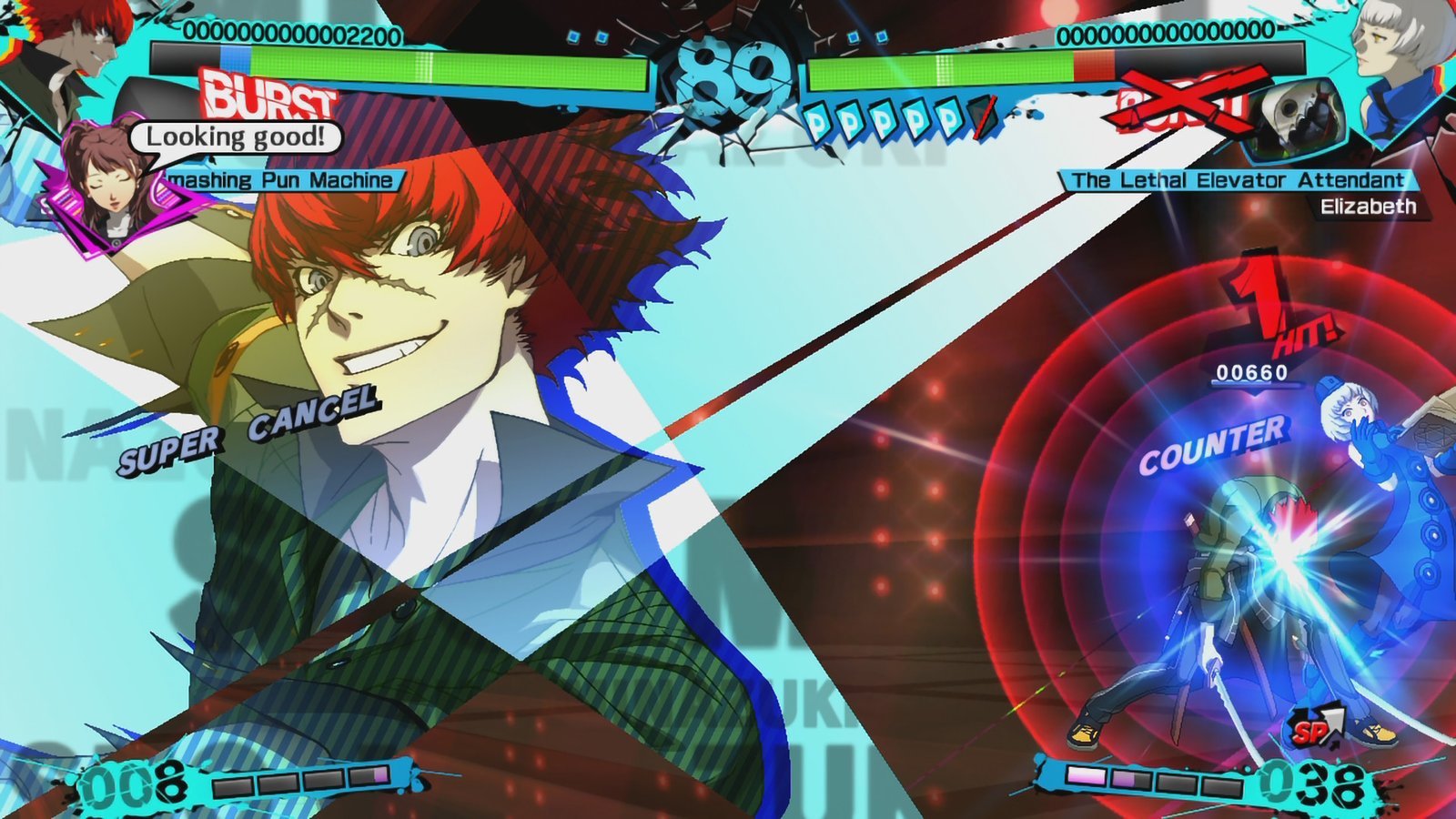
Task: Click the broken red Persona card slot
Action: (x=982, y=115)
